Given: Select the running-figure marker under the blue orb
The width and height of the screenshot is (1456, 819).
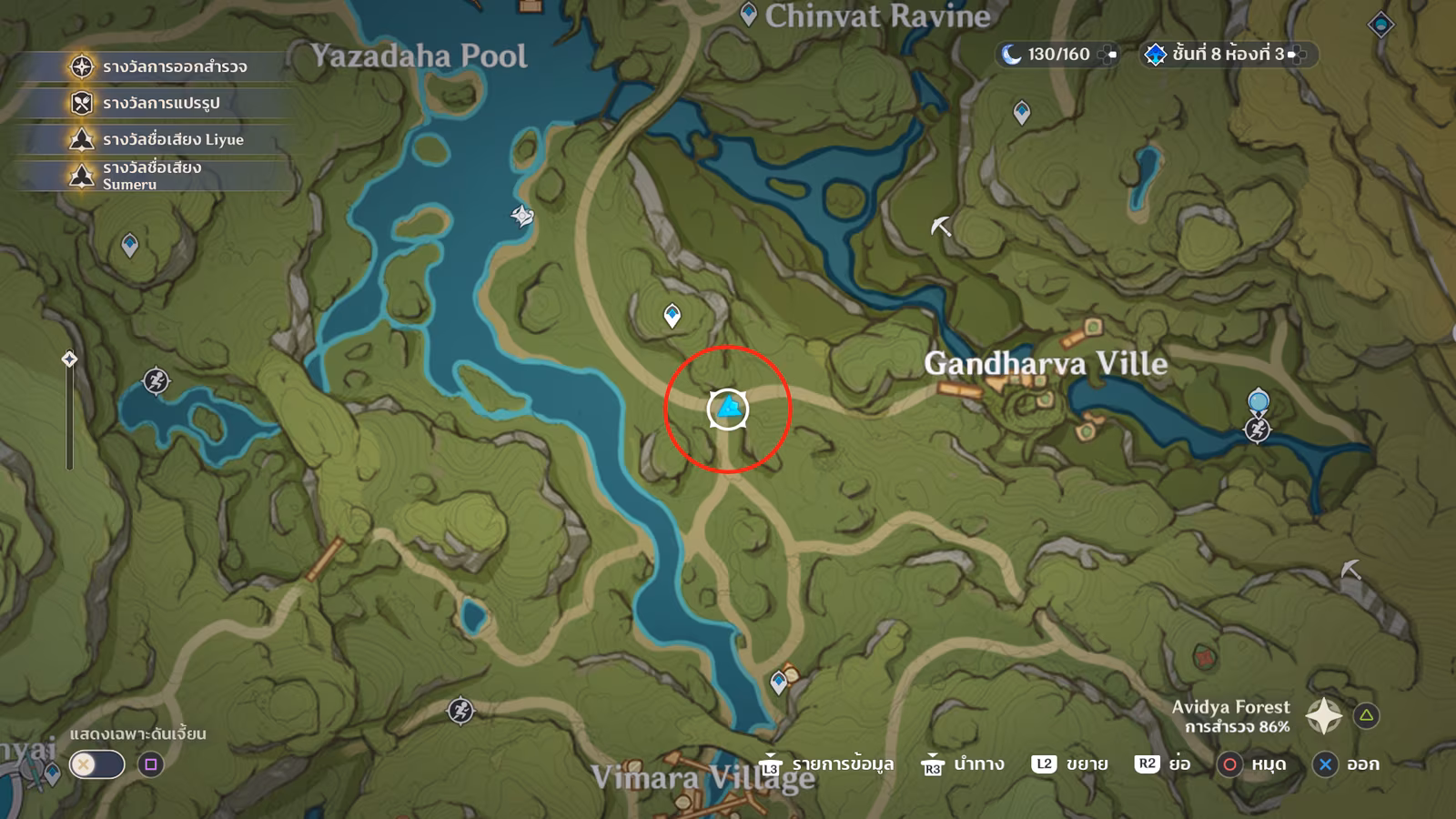Looking at the screenshot, I should [1258, 429].
